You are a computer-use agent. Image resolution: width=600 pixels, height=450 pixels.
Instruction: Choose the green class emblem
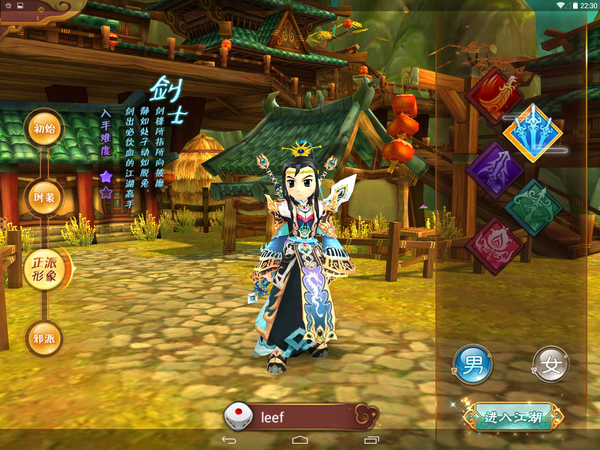(x=532, y=206)
